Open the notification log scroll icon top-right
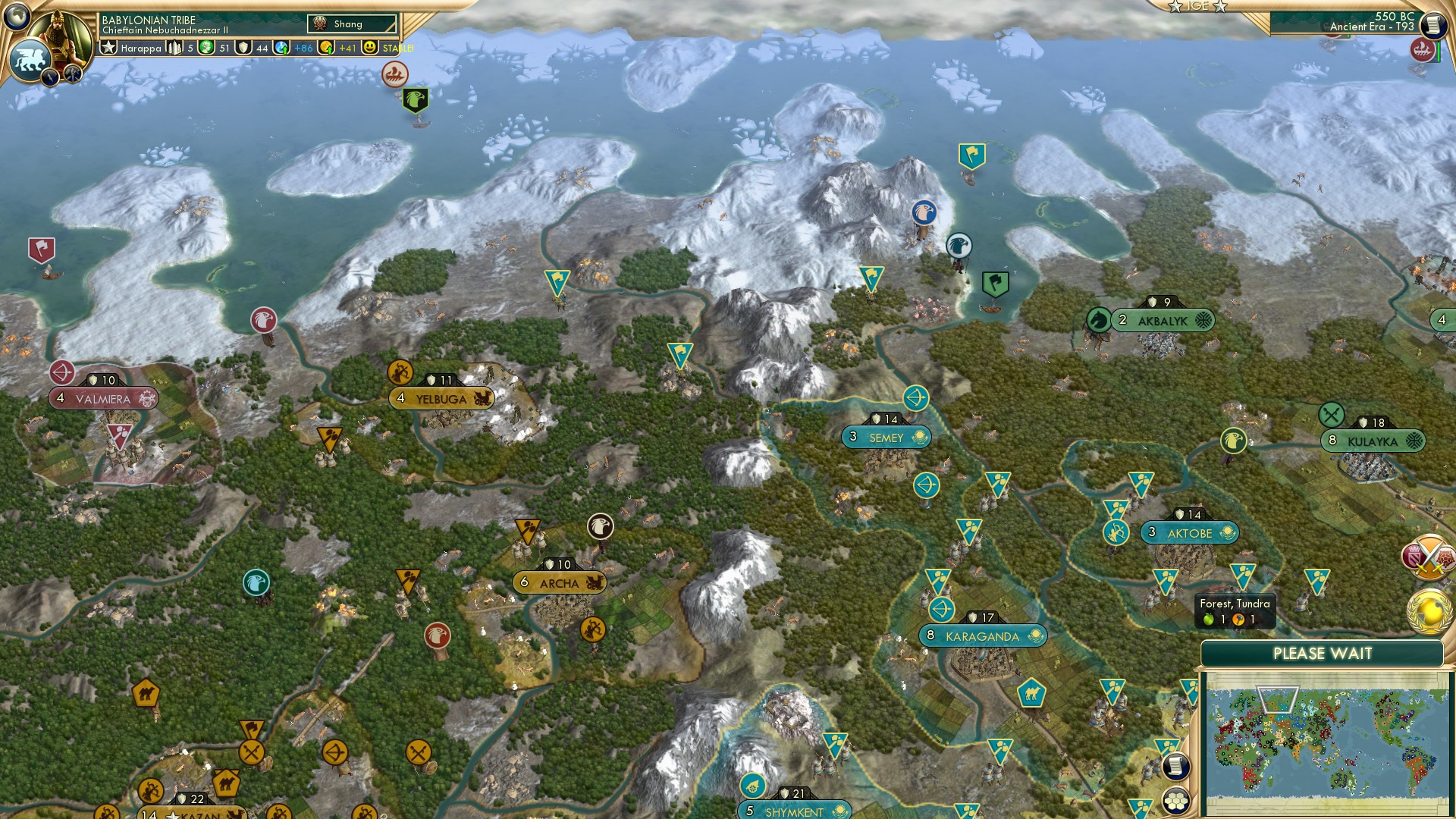The width and height of the screenshot is (1456, 819). click(x=1434, y=25)
